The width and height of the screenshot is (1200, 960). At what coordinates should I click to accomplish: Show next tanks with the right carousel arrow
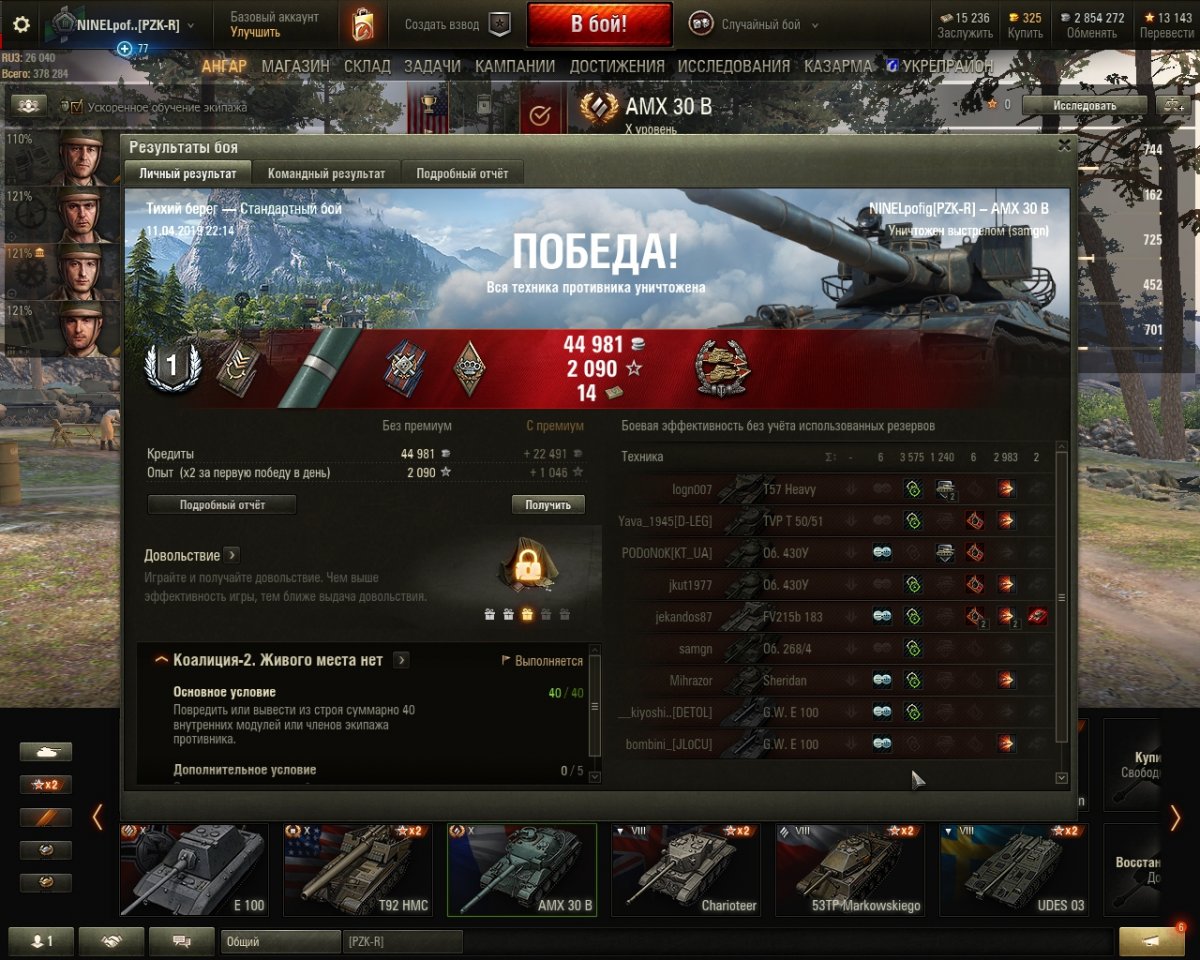click(x=1175, y=818)
